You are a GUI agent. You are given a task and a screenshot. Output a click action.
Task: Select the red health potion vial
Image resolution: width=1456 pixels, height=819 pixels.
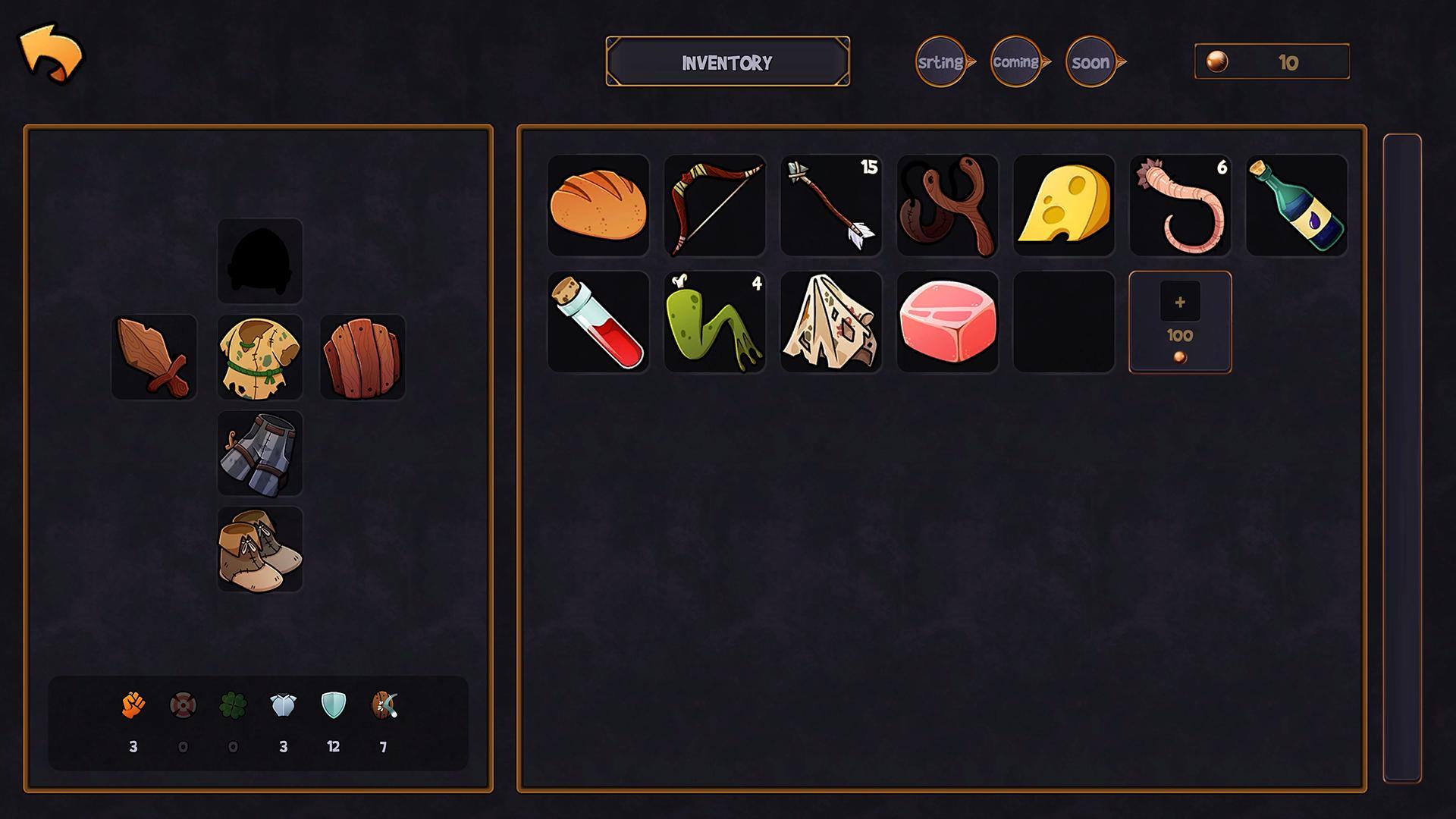598,322
